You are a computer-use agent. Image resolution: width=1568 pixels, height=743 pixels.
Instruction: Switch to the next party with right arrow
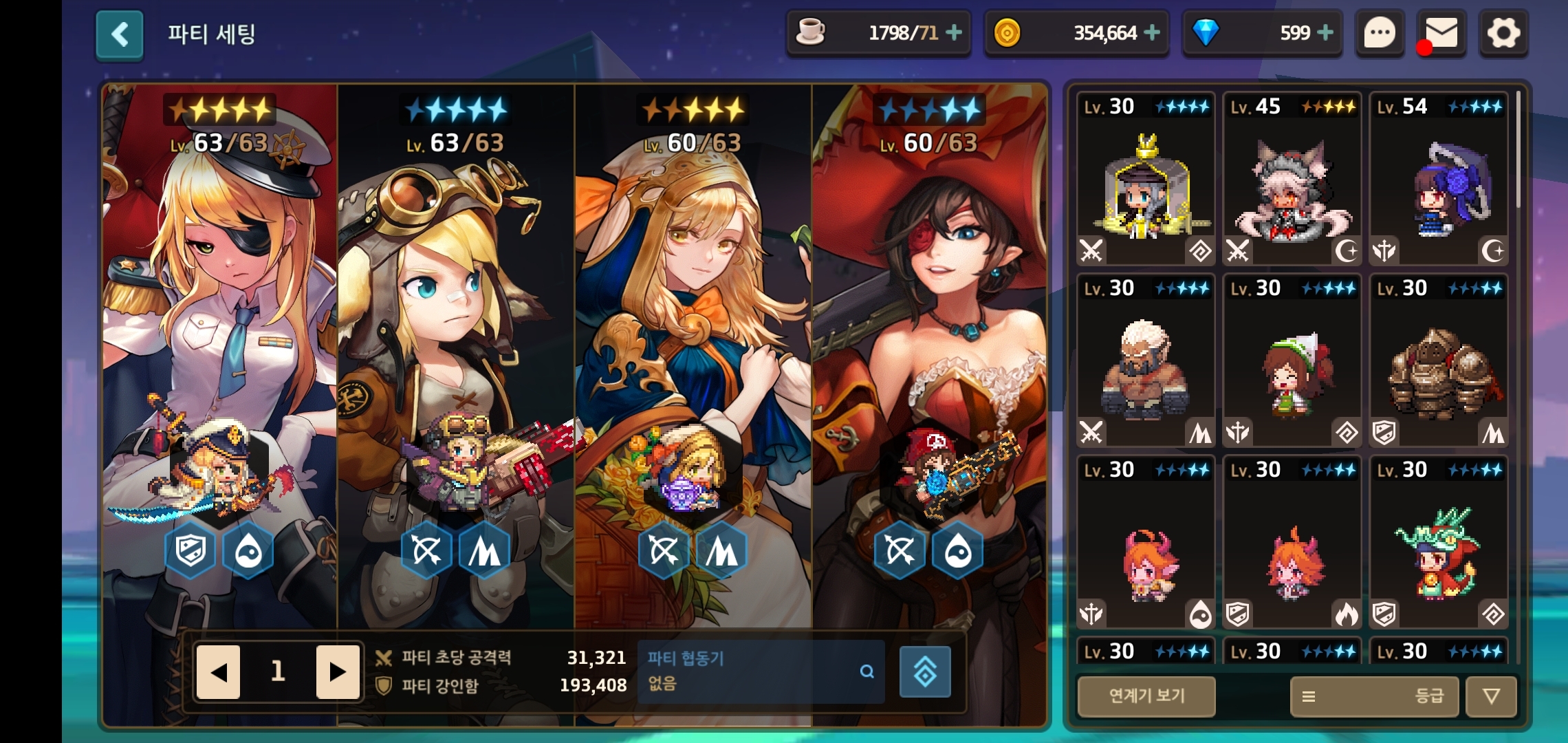click(x=337, y=671)
